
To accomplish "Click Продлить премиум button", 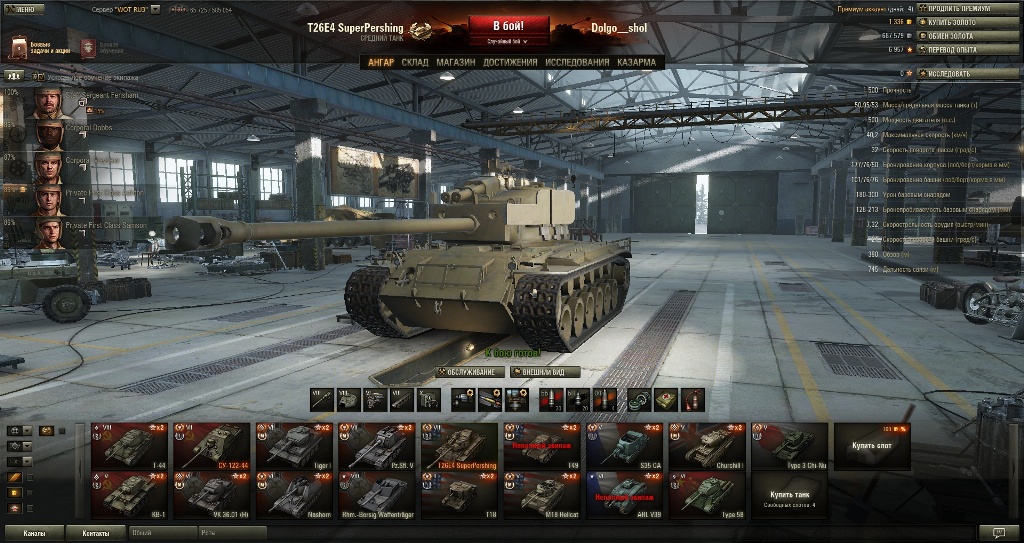I will 961,8.
